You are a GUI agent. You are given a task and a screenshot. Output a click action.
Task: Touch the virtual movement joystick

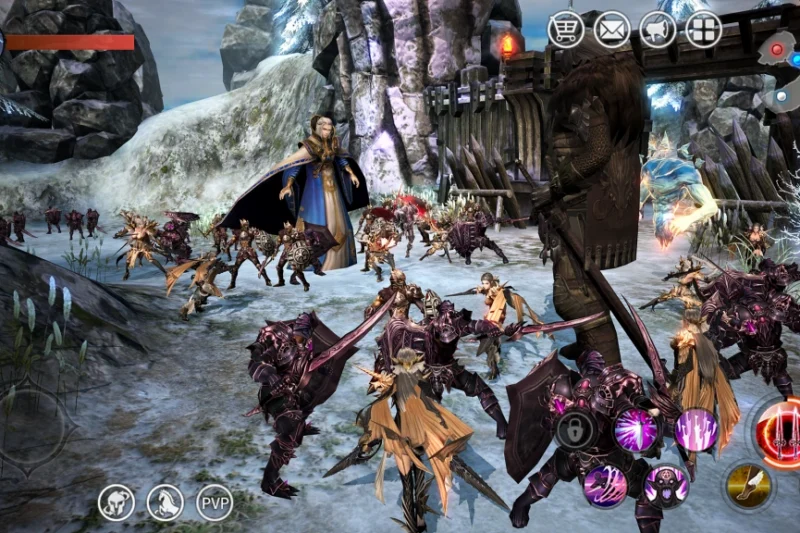pyautogui.click(x=32, y=430)
